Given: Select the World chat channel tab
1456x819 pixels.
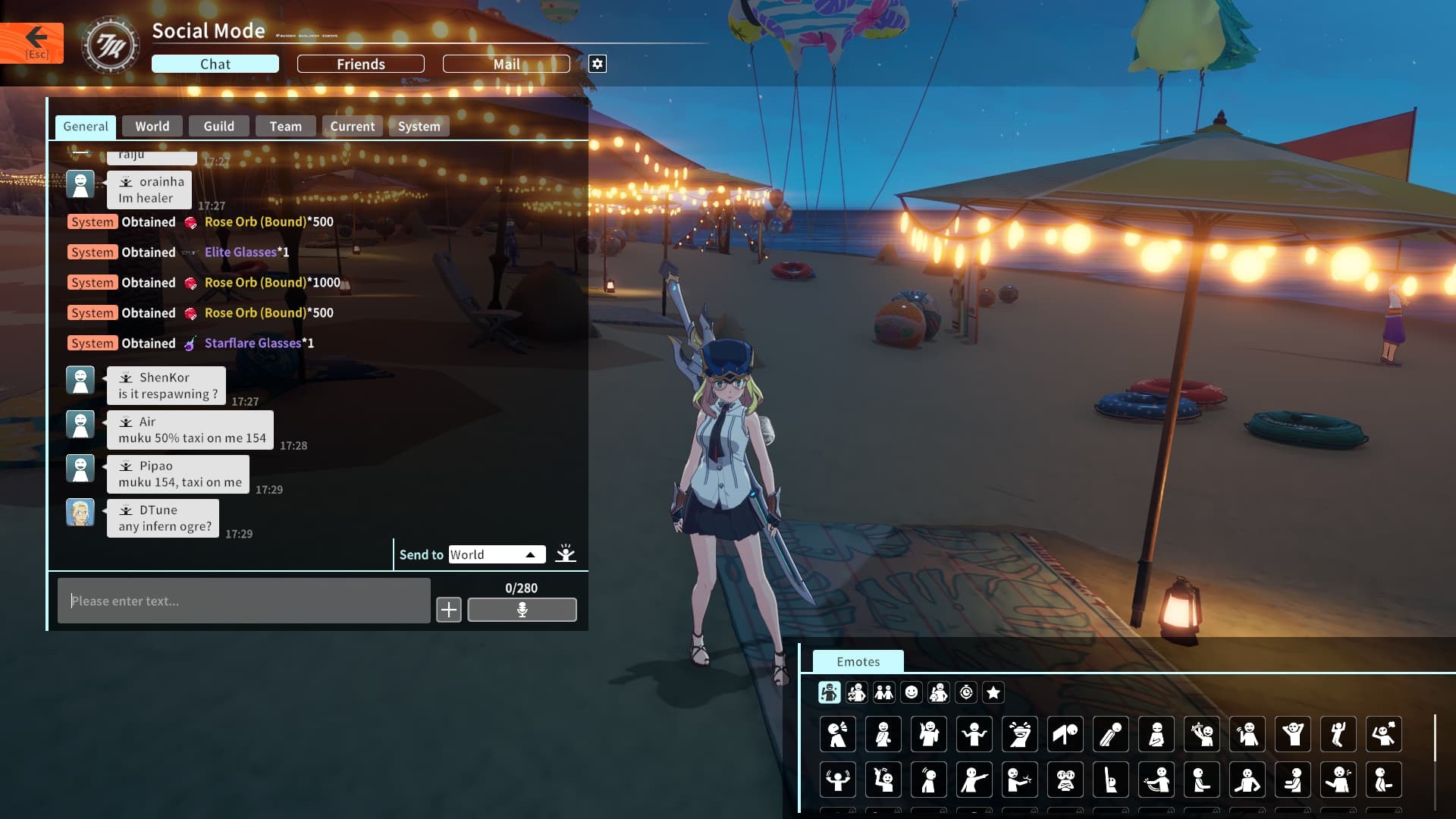Looking at the screenshot, I should tap(152, 127).
